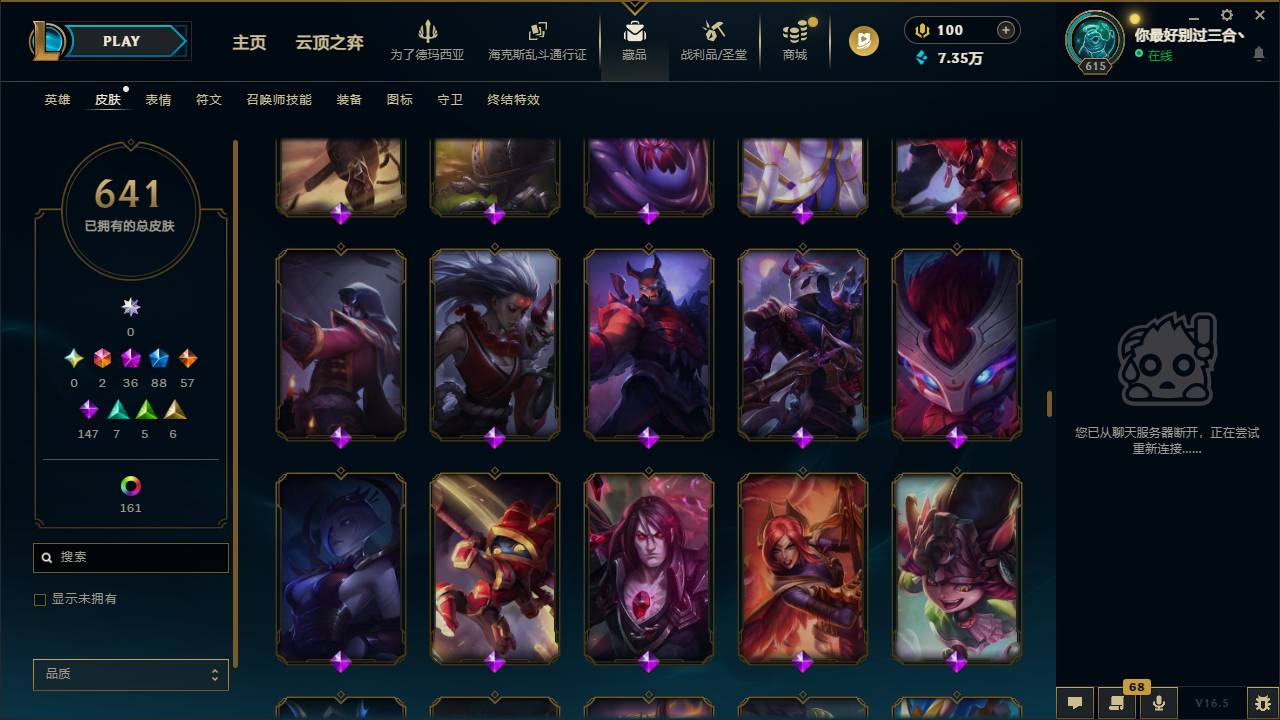Open the 品质 sort dropdown

tap(130, 674)
